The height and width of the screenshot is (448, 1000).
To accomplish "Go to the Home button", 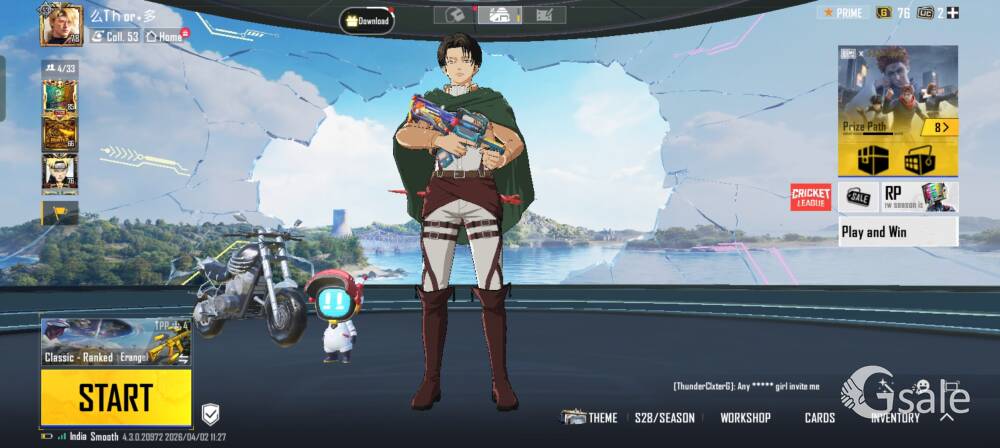I will pyautogui.click(x=165, y=37).
